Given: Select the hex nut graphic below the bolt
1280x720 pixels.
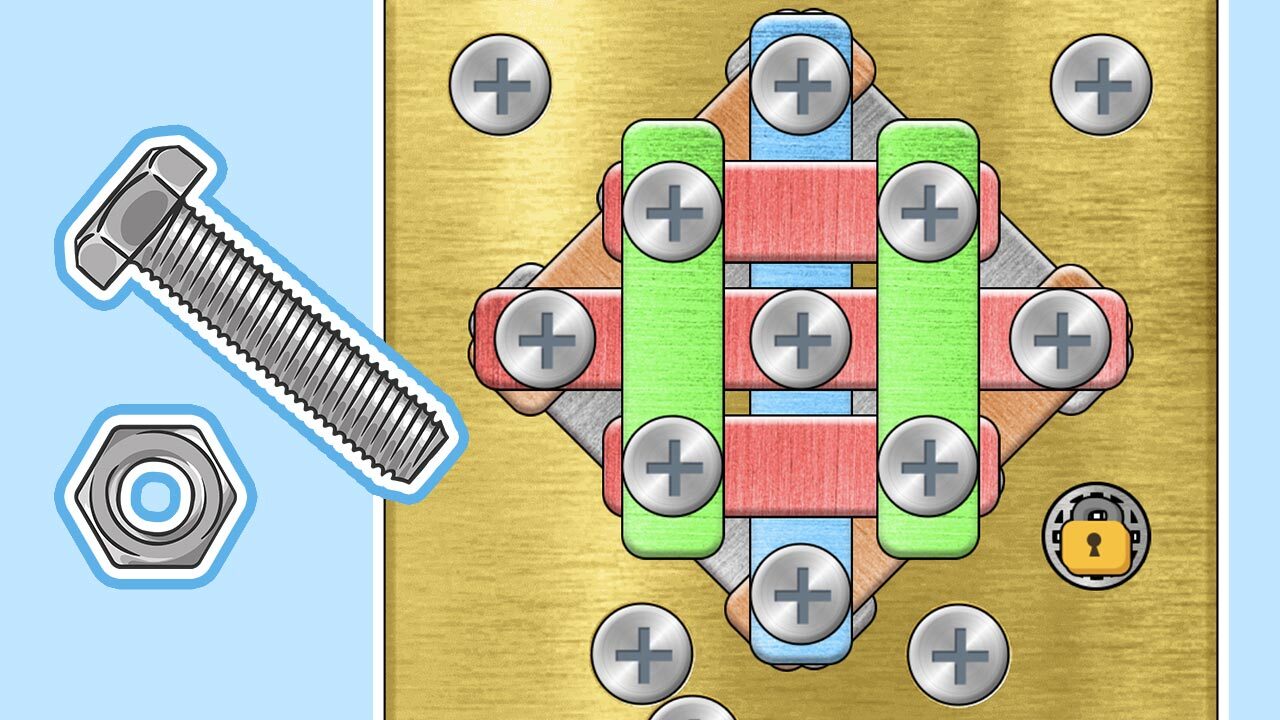Looking at the screenshot, I should tap(150, 490).
